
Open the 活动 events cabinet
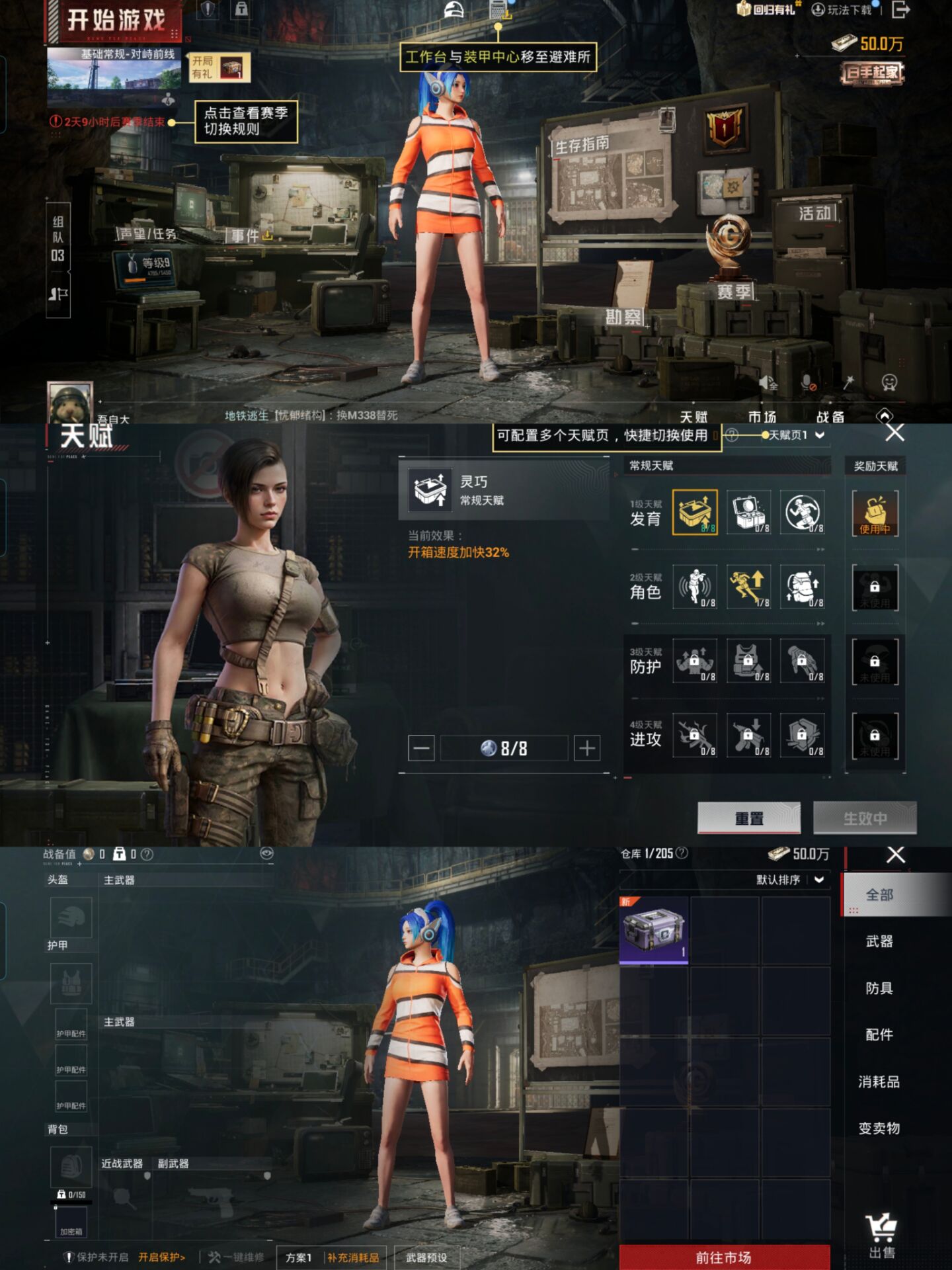(816, 214)
